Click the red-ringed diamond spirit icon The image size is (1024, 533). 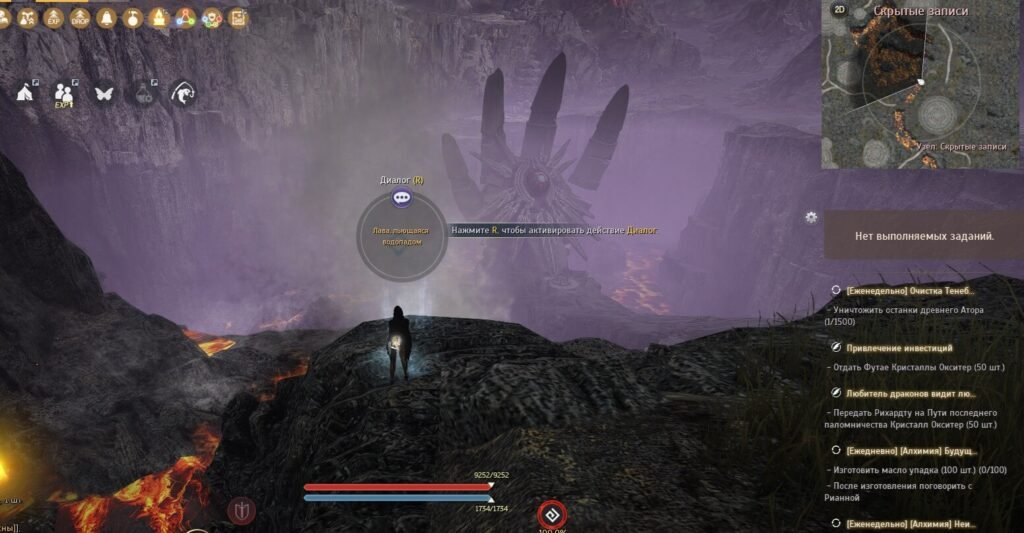(x=551, y=514)
